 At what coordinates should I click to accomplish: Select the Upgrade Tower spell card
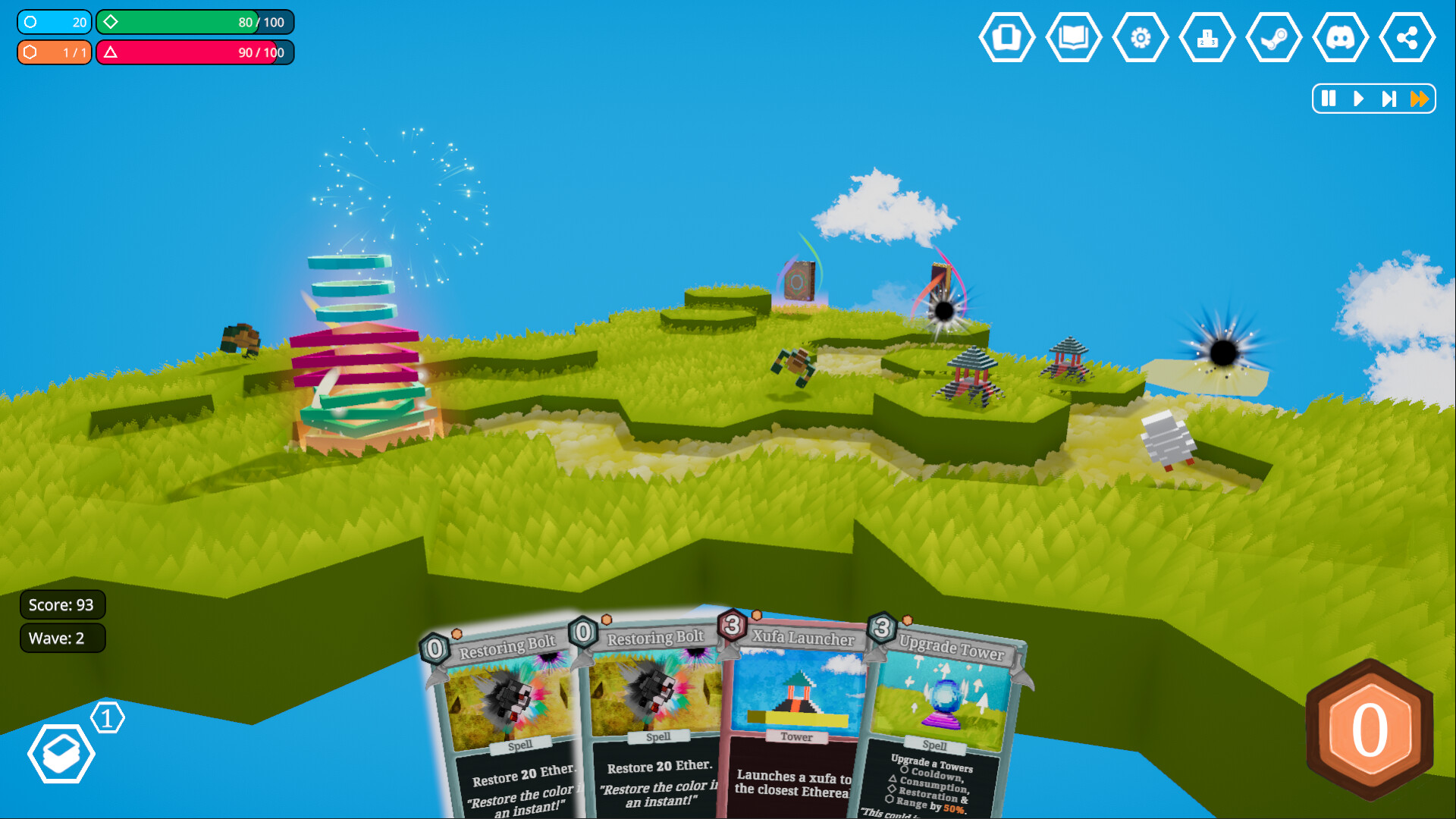(948, 713)
